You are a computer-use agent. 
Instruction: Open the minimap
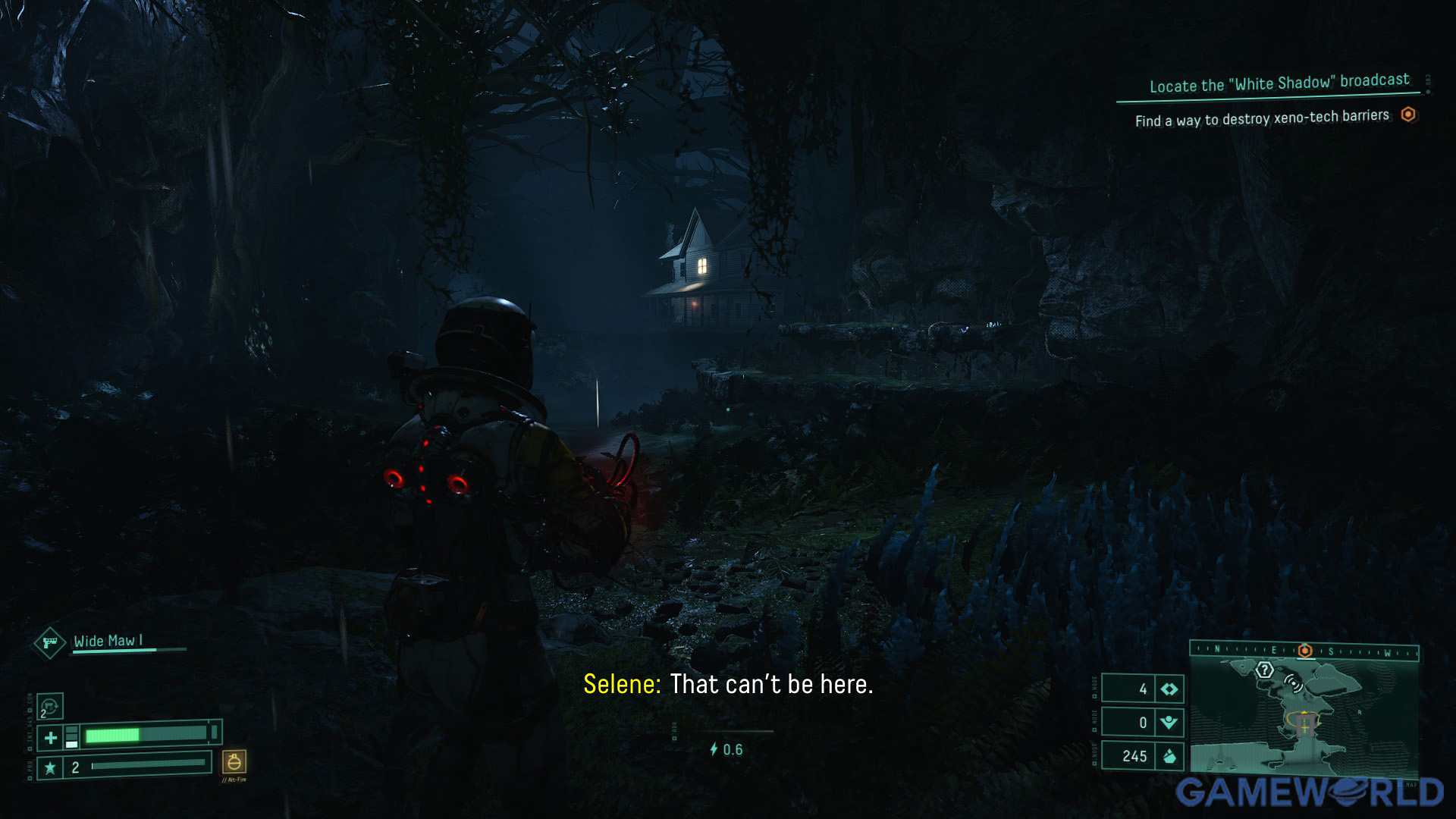(1303, 717)
